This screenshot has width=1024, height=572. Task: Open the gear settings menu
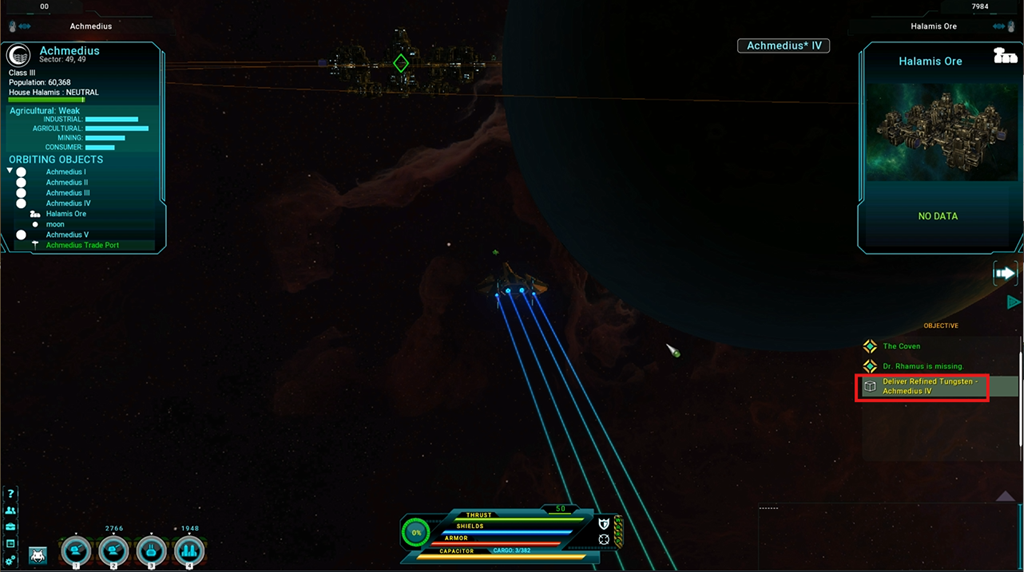pyautogui.click(x=10, y=559)
